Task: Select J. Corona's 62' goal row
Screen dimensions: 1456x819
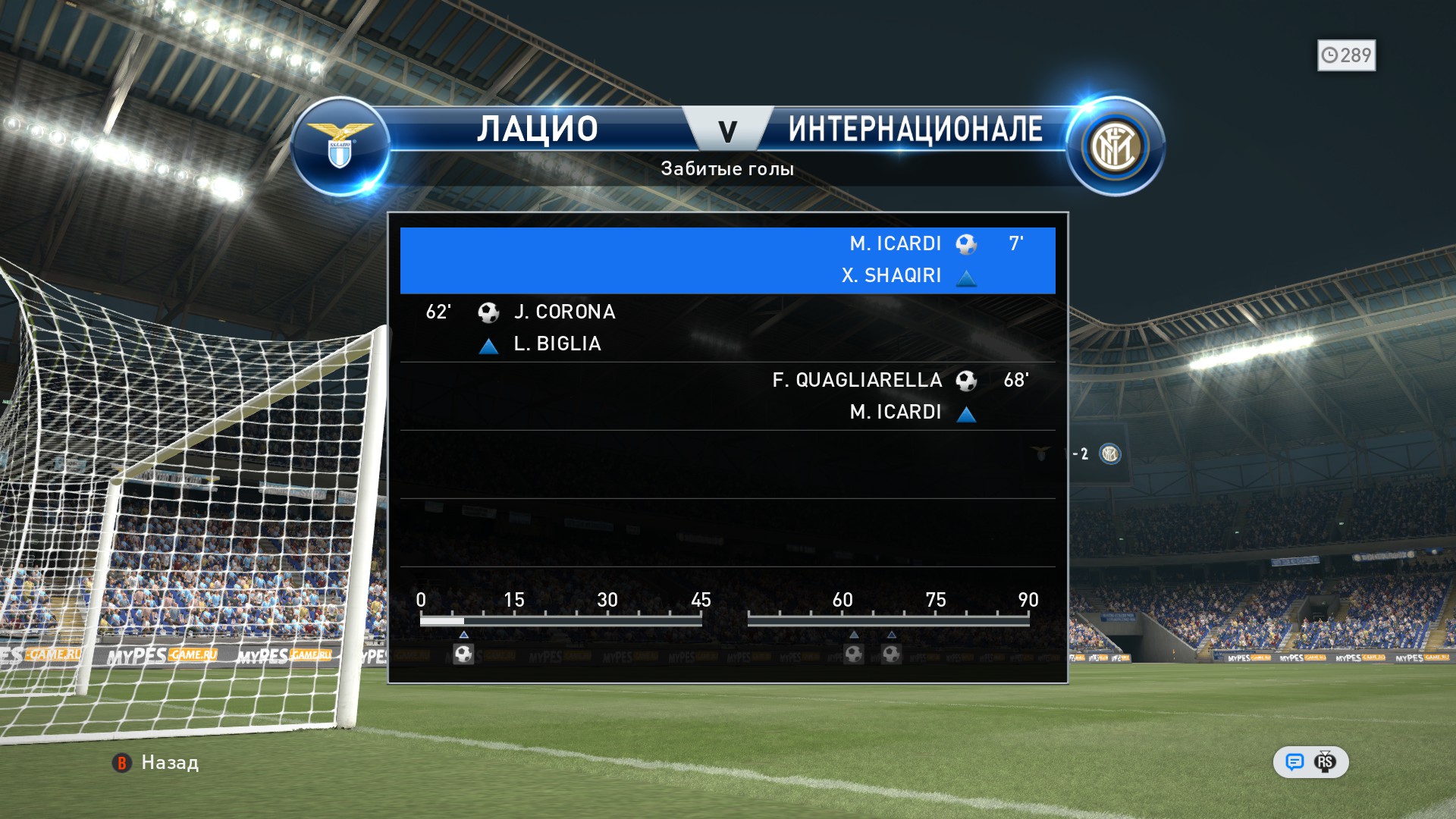Action: pos(727,328)
